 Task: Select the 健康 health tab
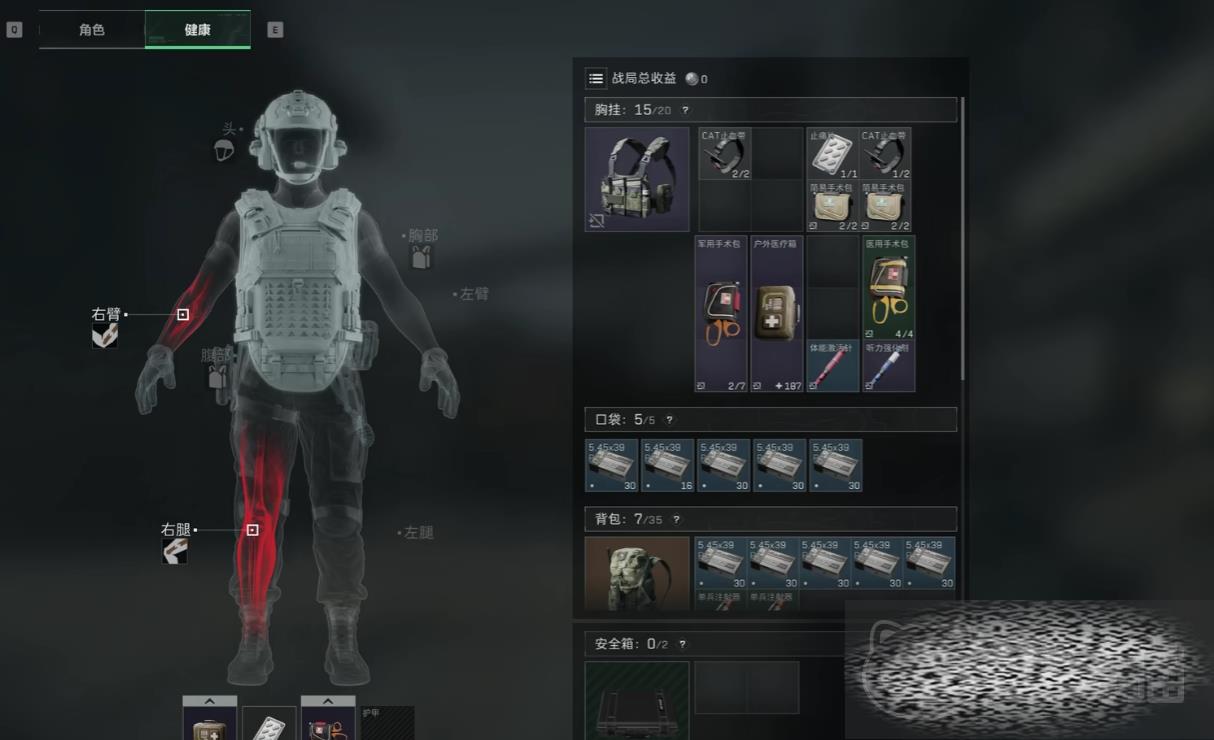pos(197,30)
